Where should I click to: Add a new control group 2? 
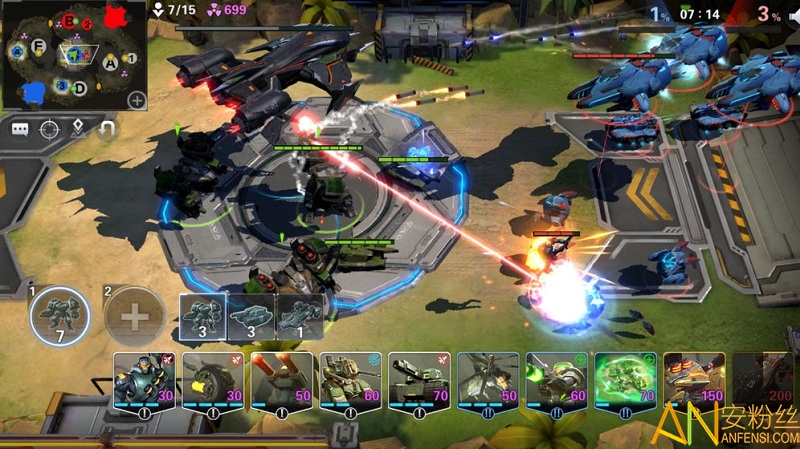coord(134,317)
